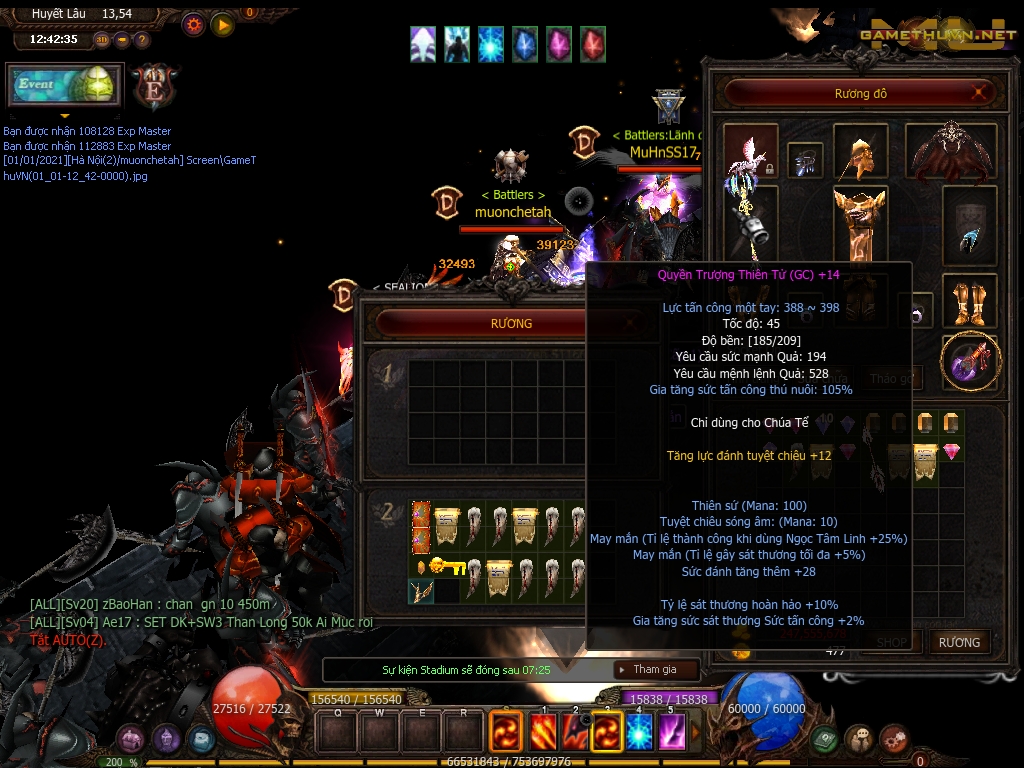Click the yellow play arrow button
Viewport: 1024px width, 768px height.
(x=223, y=24)
